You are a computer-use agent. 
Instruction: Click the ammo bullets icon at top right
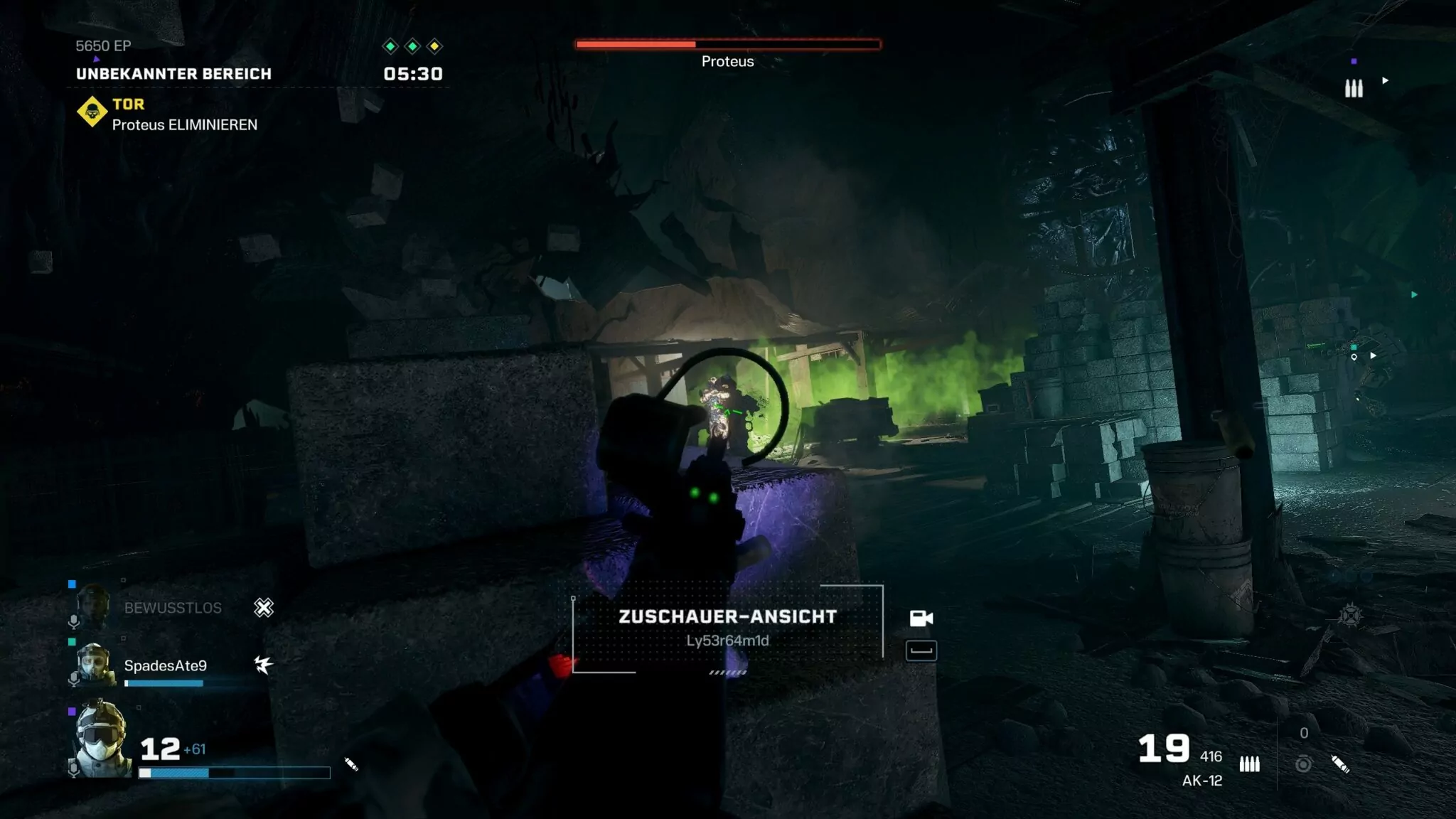pos(1354,88)
